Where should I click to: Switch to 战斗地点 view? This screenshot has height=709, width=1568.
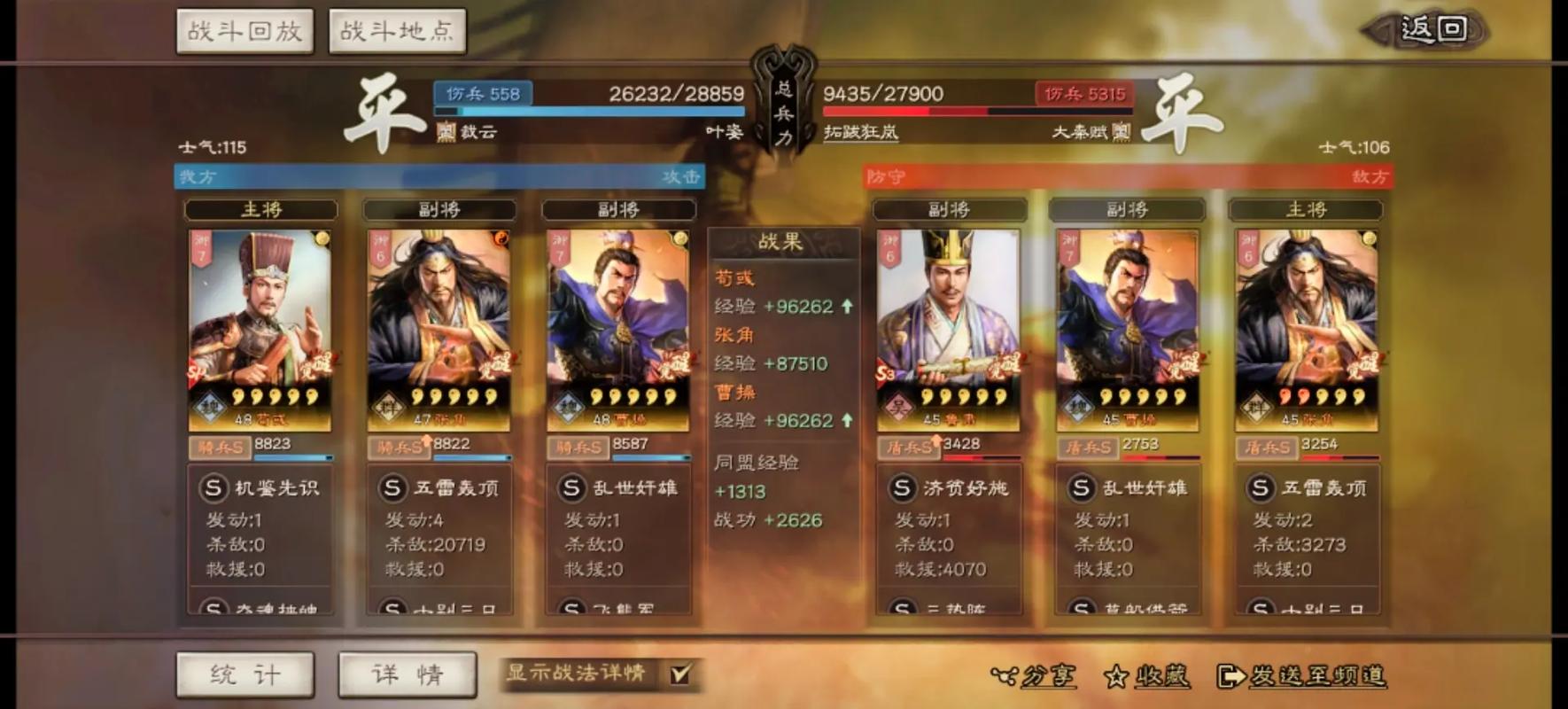[x=397, y=28]
